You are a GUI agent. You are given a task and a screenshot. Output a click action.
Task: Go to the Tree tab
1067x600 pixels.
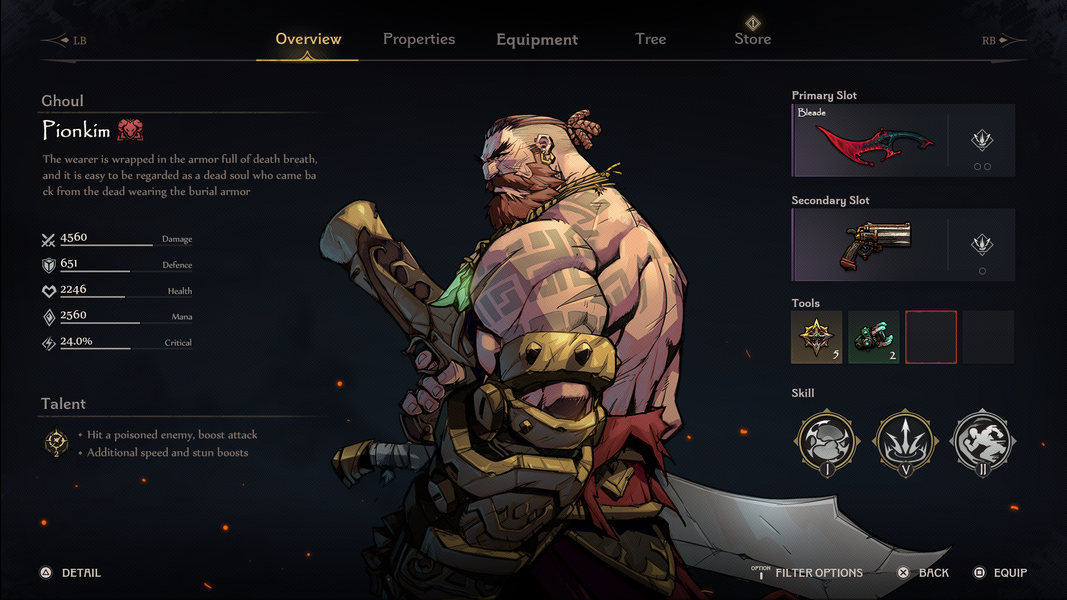[x=650, y=39]
